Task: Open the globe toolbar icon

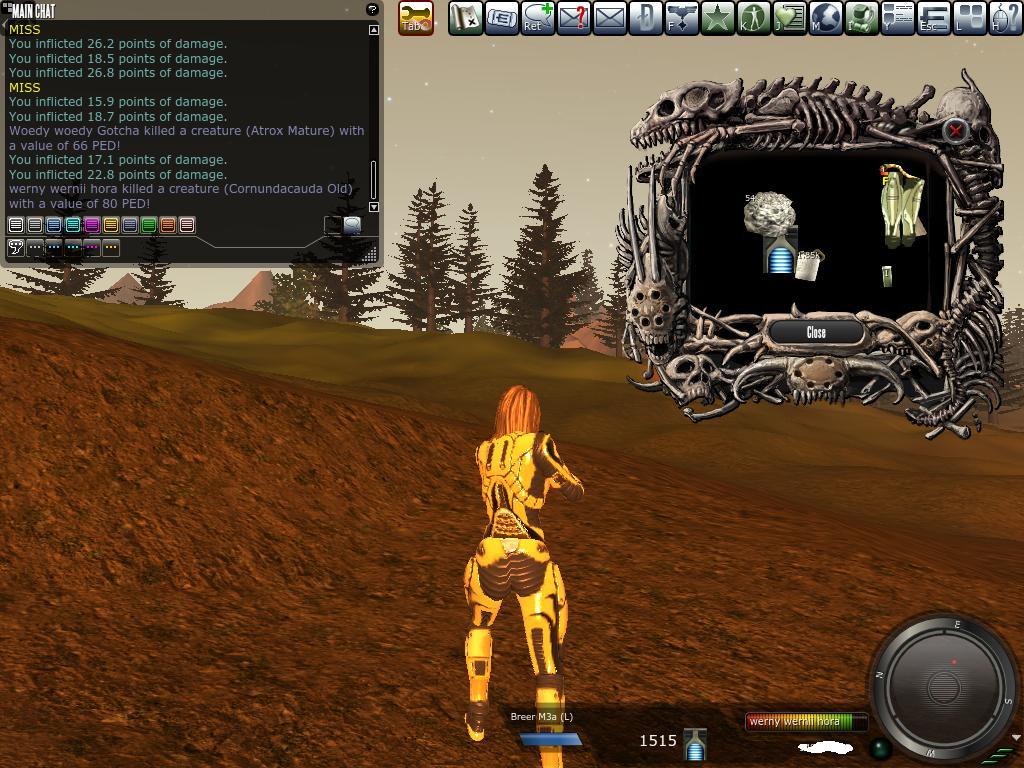Action: (825, 17)
